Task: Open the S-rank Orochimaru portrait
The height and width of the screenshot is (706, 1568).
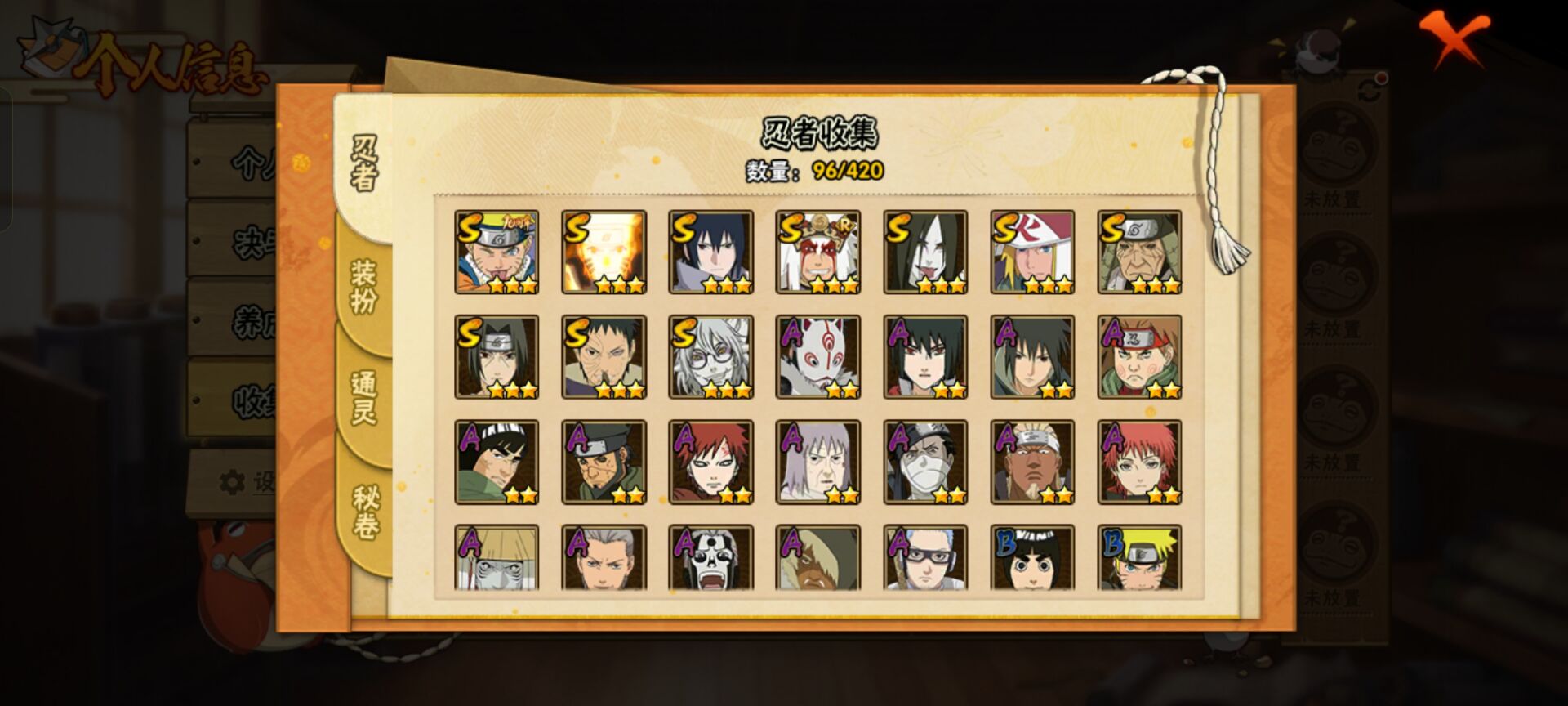Action: [x=925, y=252]
